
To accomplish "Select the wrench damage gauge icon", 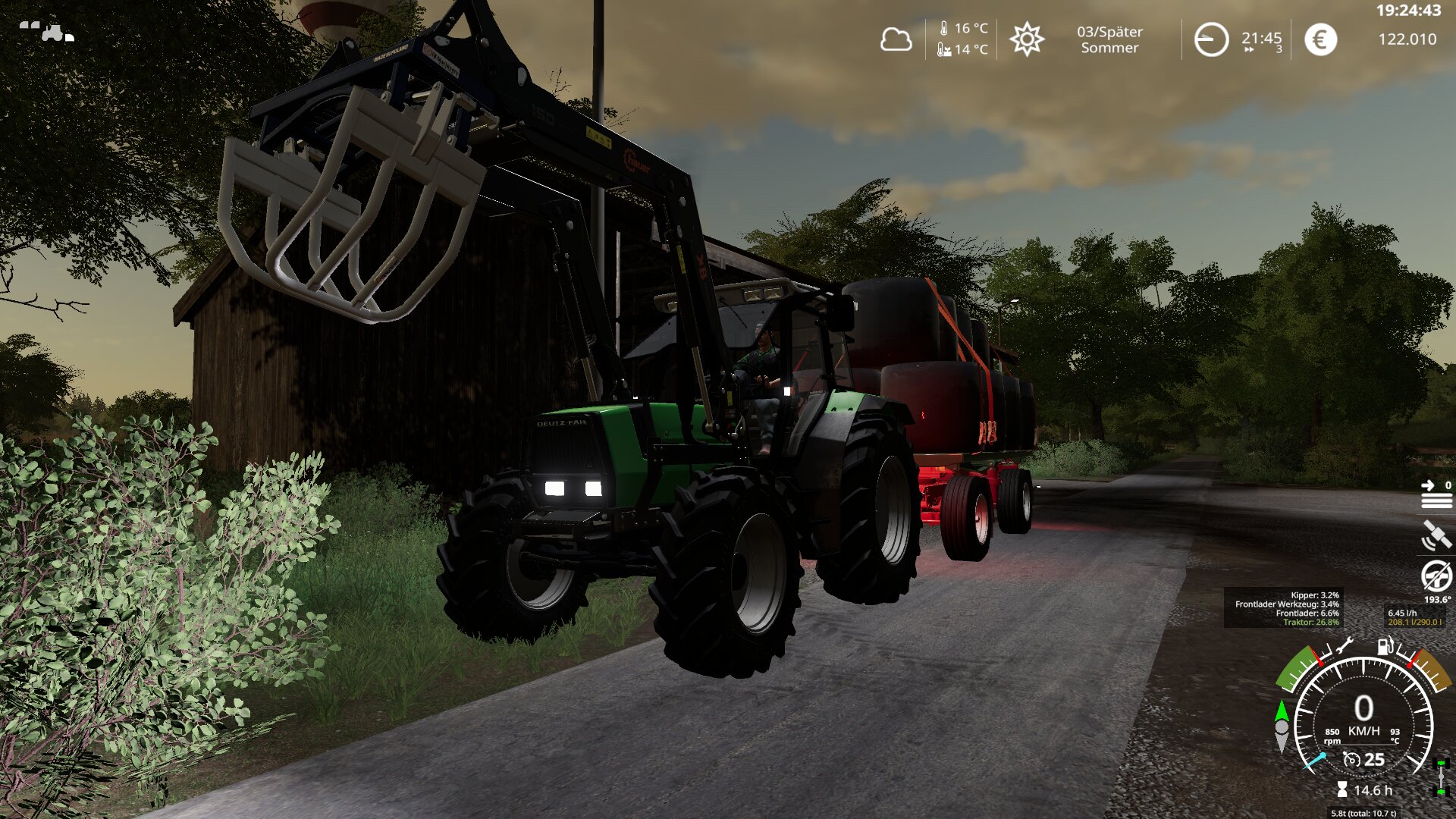I will (1343, 647).
